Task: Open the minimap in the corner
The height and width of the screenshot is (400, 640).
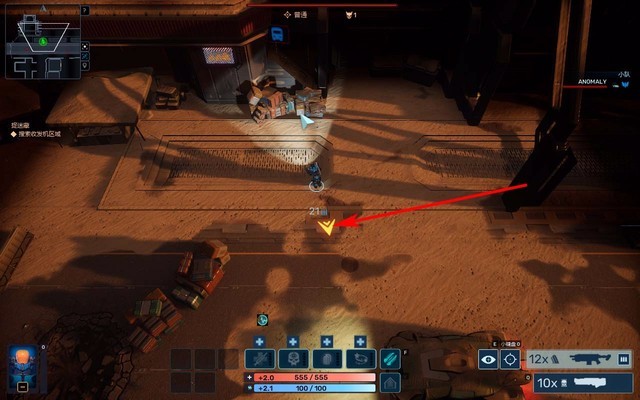Action: (42, 40)
